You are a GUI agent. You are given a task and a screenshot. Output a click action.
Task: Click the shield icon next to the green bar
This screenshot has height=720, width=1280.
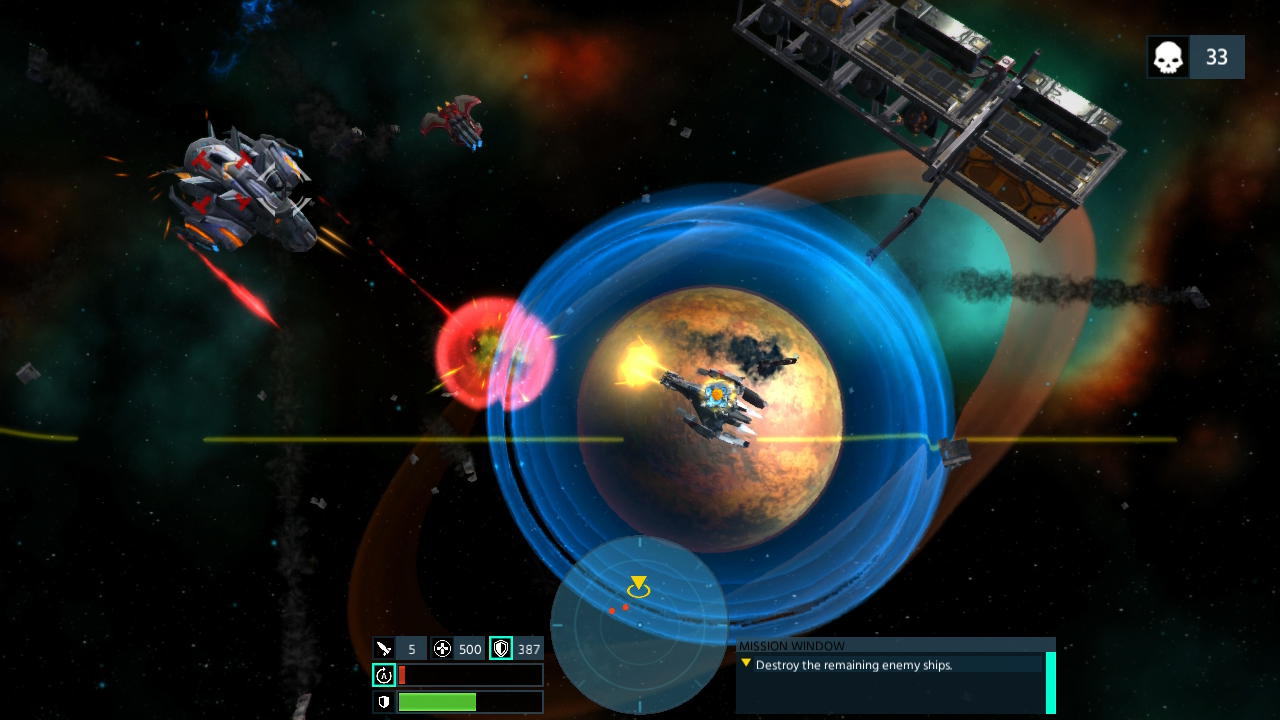pos(384,701)
